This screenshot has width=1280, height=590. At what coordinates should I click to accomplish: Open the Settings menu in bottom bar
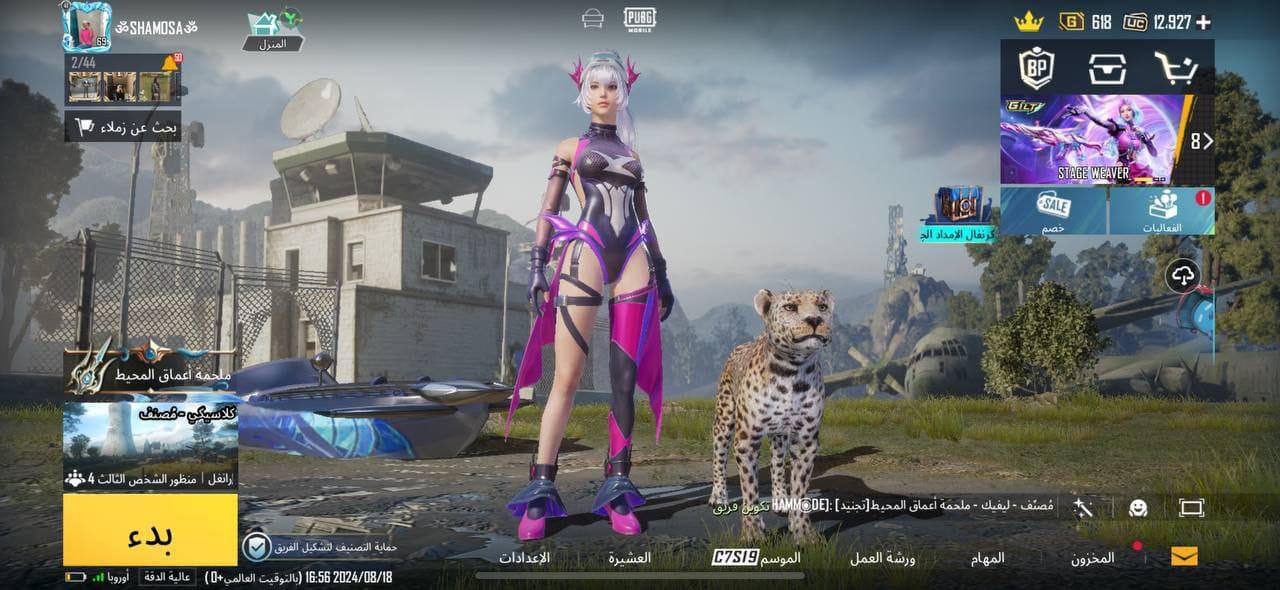tap(524, 558)
